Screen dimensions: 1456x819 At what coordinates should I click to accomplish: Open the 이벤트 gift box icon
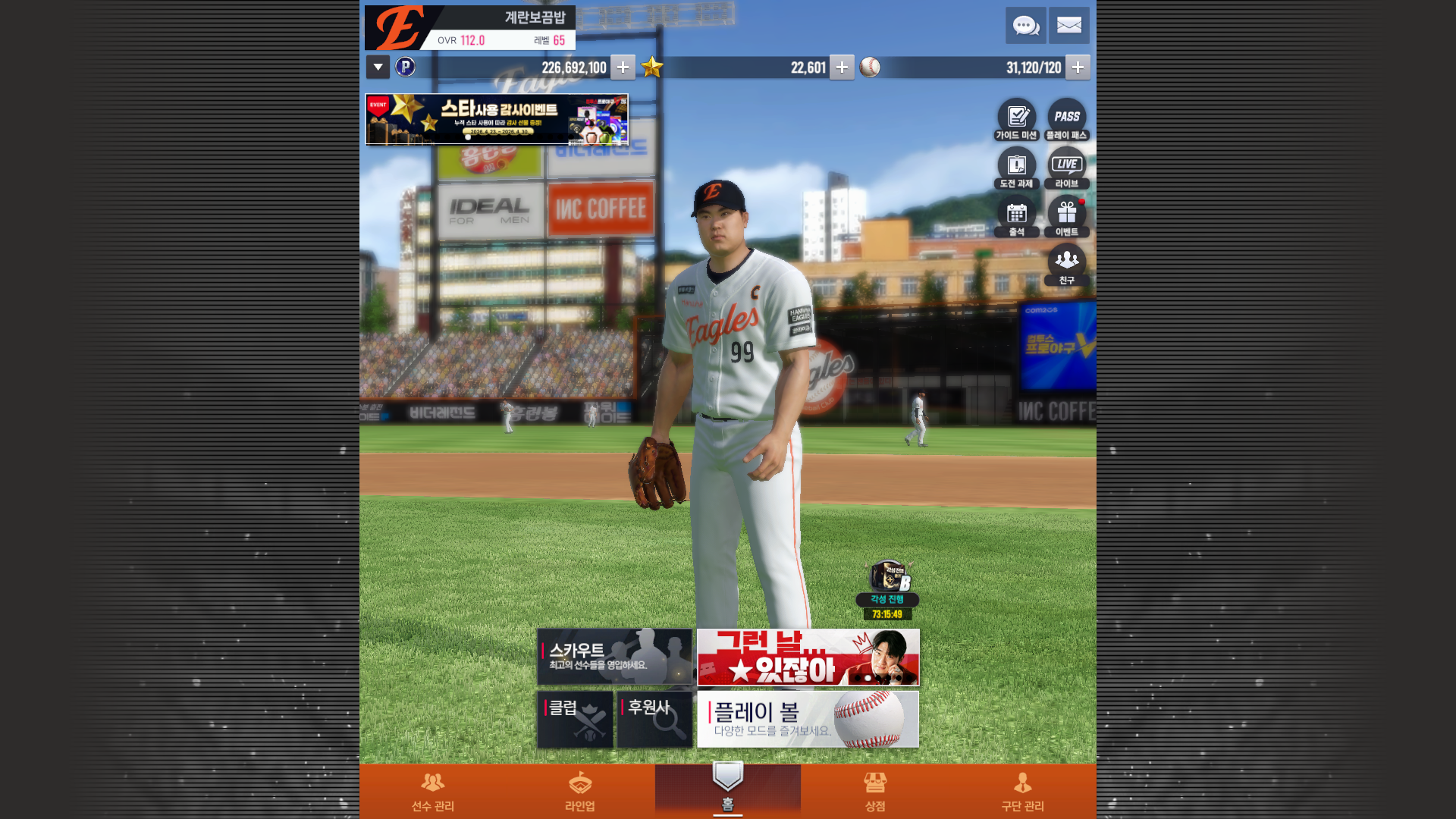click(x=1066, y=217)
